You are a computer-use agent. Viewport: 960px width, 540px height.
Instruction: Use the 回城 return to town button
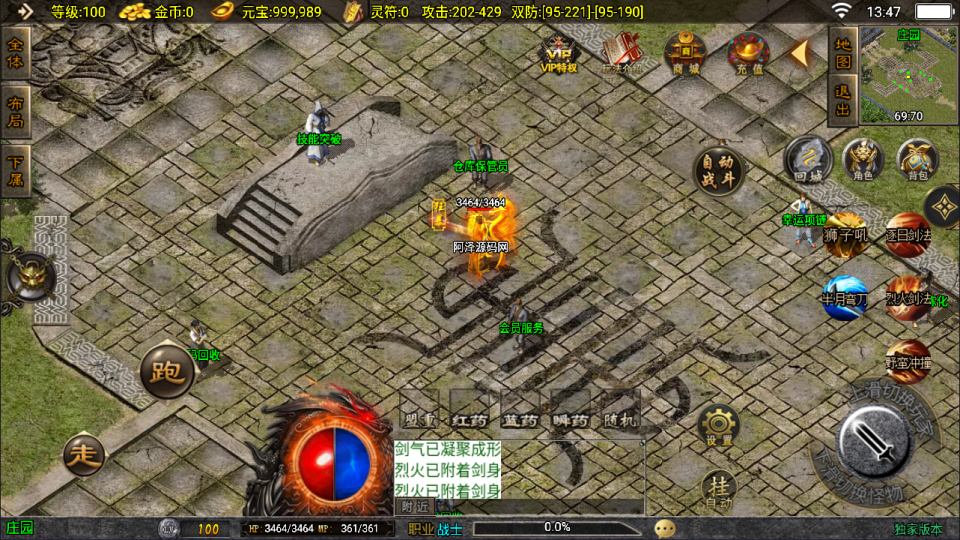[806, 159]
